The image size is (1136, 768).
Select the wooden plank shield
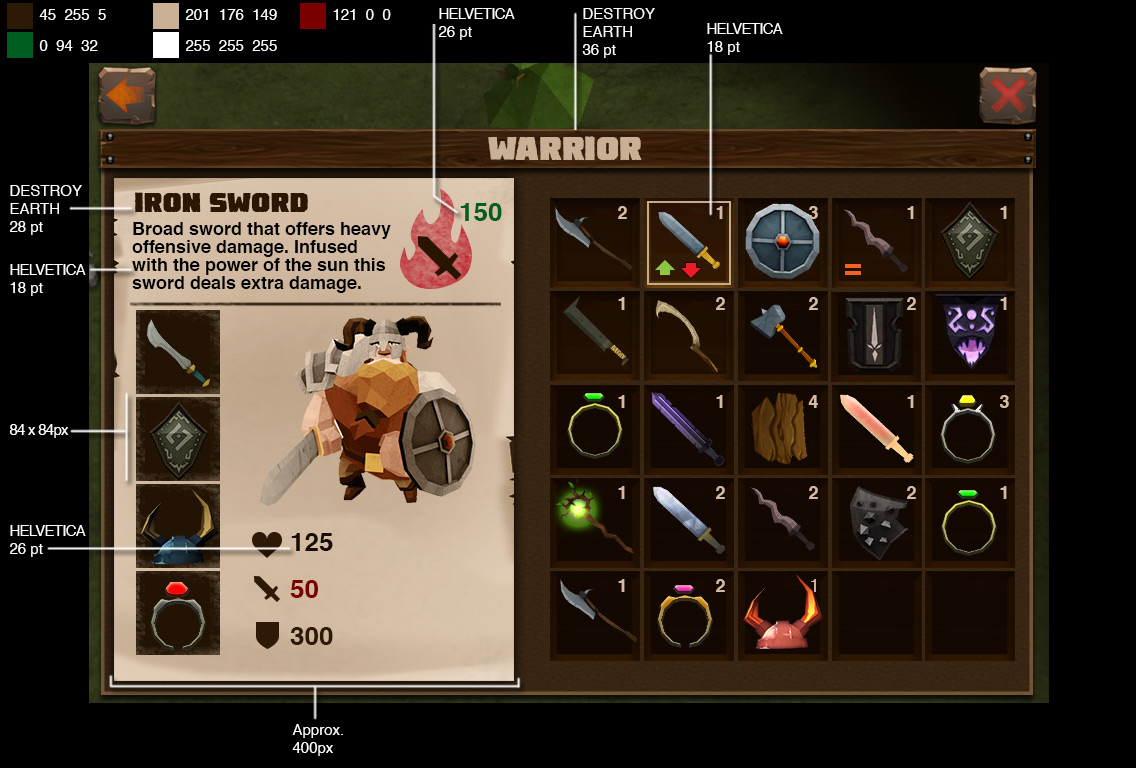point(783,429)
